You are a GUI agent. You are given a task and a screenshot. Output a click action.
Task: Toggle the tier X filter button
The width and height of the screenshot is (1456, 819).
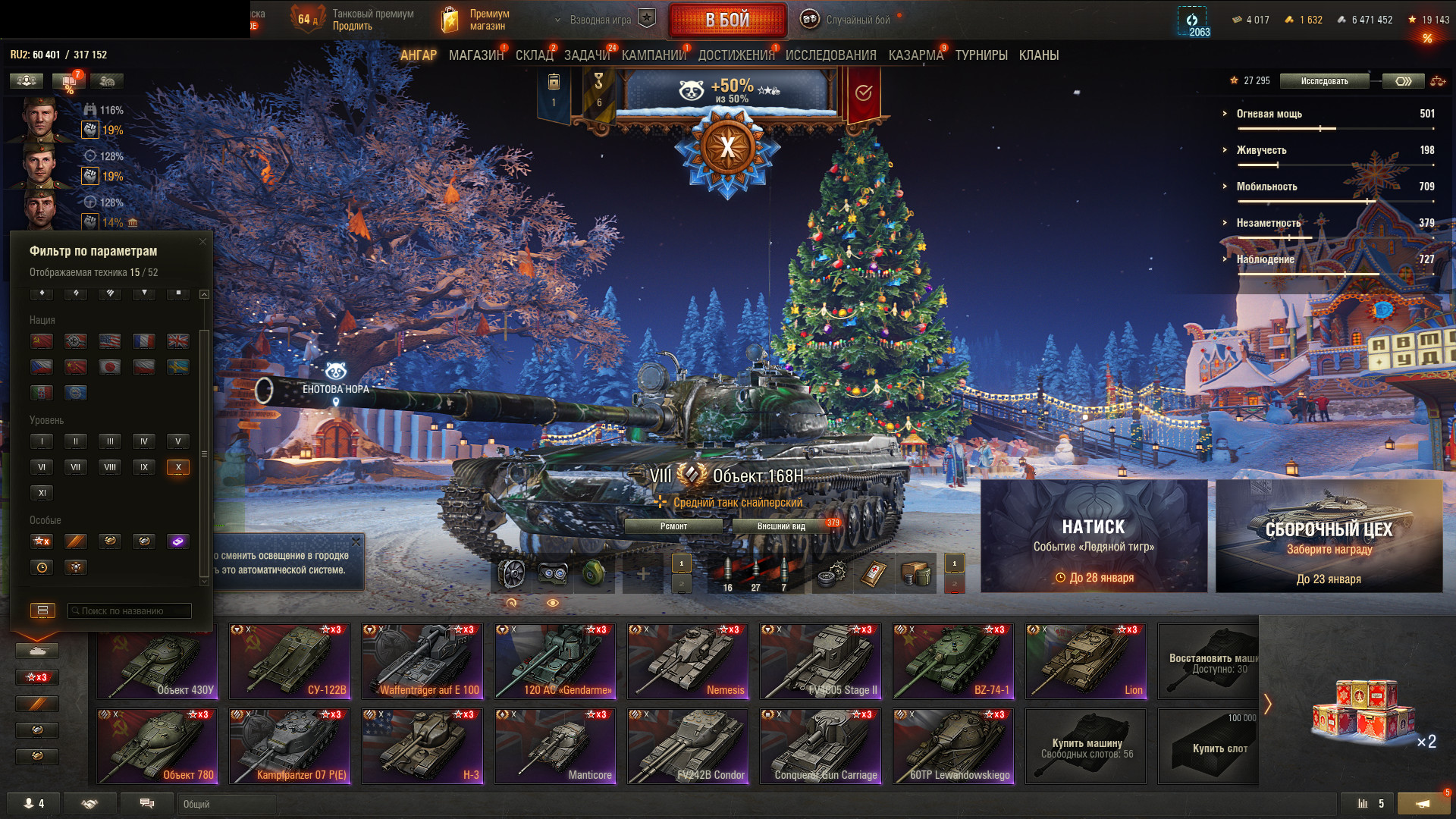coord(178,467)
